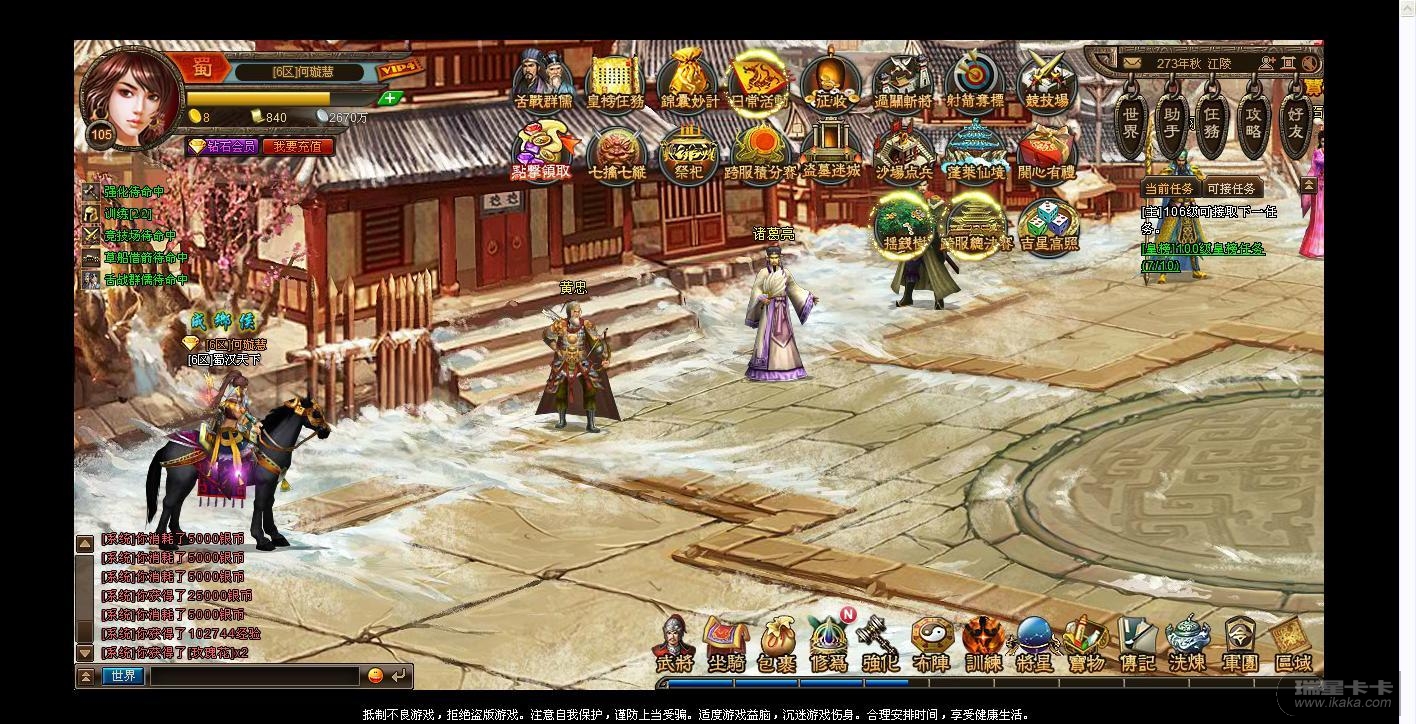Open the 日常活动 daily activities icon
Image resolution: width=1416 pixels, height=724 pixels.
(x=759, y=81)
